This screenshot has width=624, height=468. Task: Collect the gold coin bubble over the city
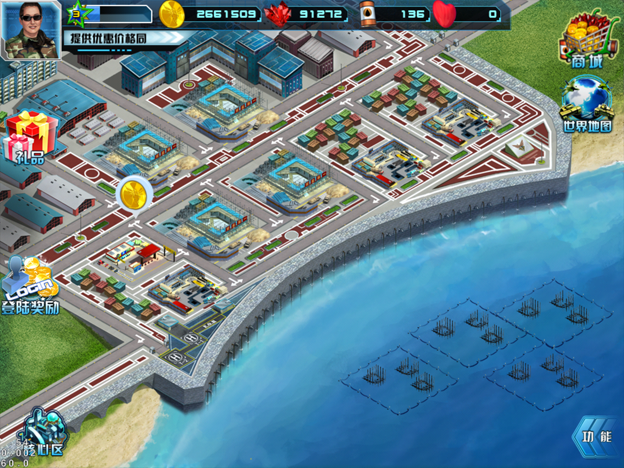(x=133, y=193)
